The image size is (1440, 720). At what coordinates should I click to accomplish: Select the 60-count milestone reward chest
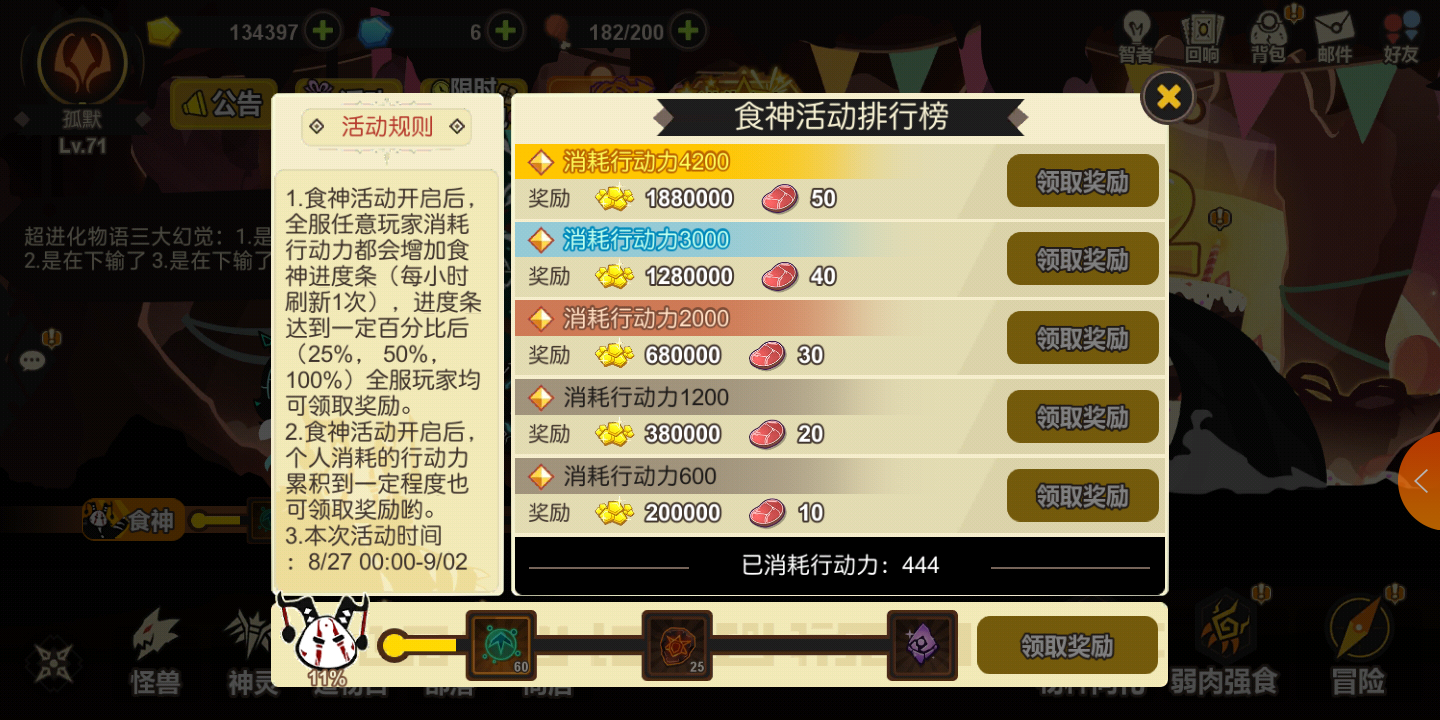tap(501, 645)
